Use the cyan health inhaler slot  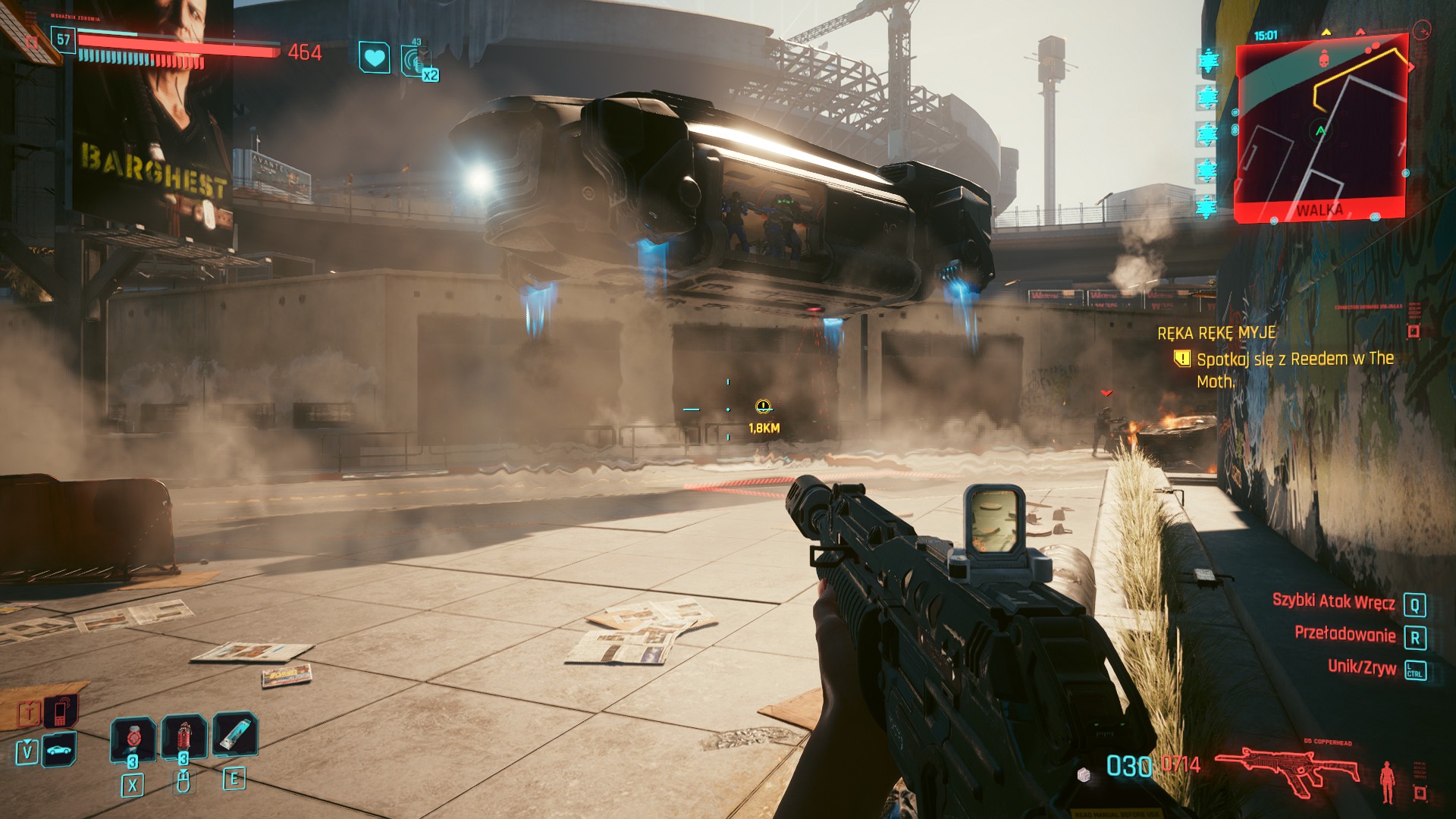234,734
